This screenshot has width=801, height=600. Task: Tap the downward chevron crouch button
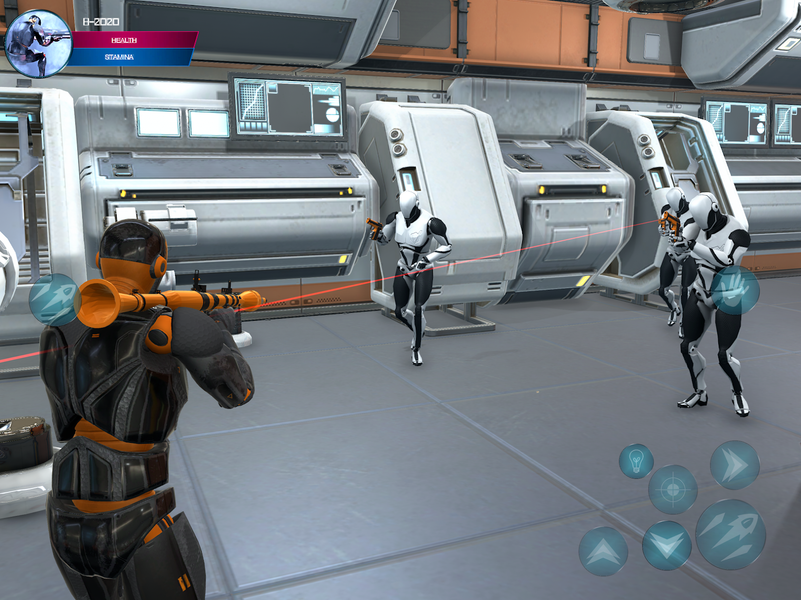click(x=667, y=546)
